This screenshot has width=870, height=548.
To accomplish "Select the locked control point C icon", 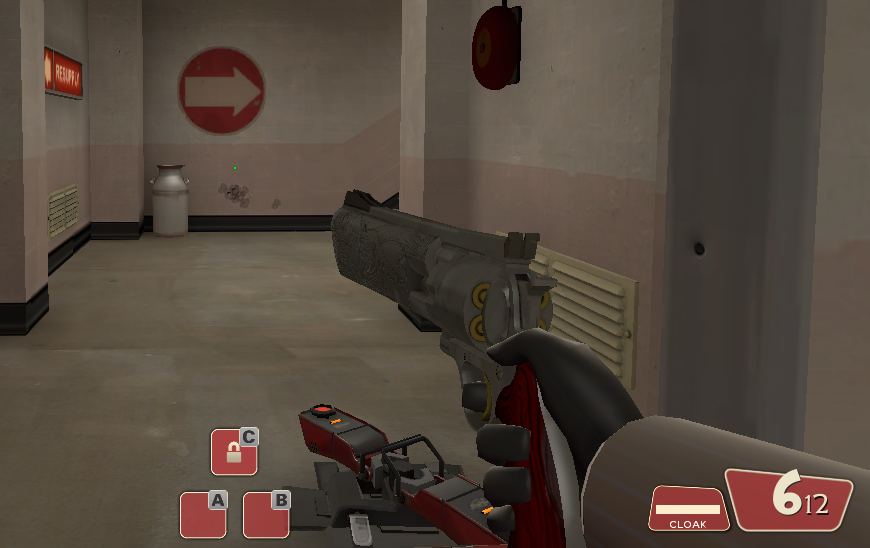I will click(x=234, y=452).
